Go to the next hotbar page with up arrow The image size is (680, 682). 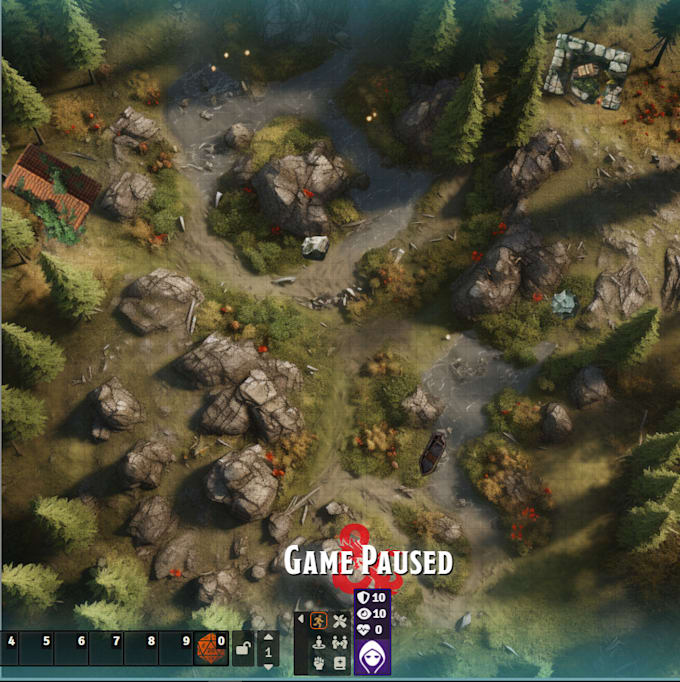click(x=267, y=637)
